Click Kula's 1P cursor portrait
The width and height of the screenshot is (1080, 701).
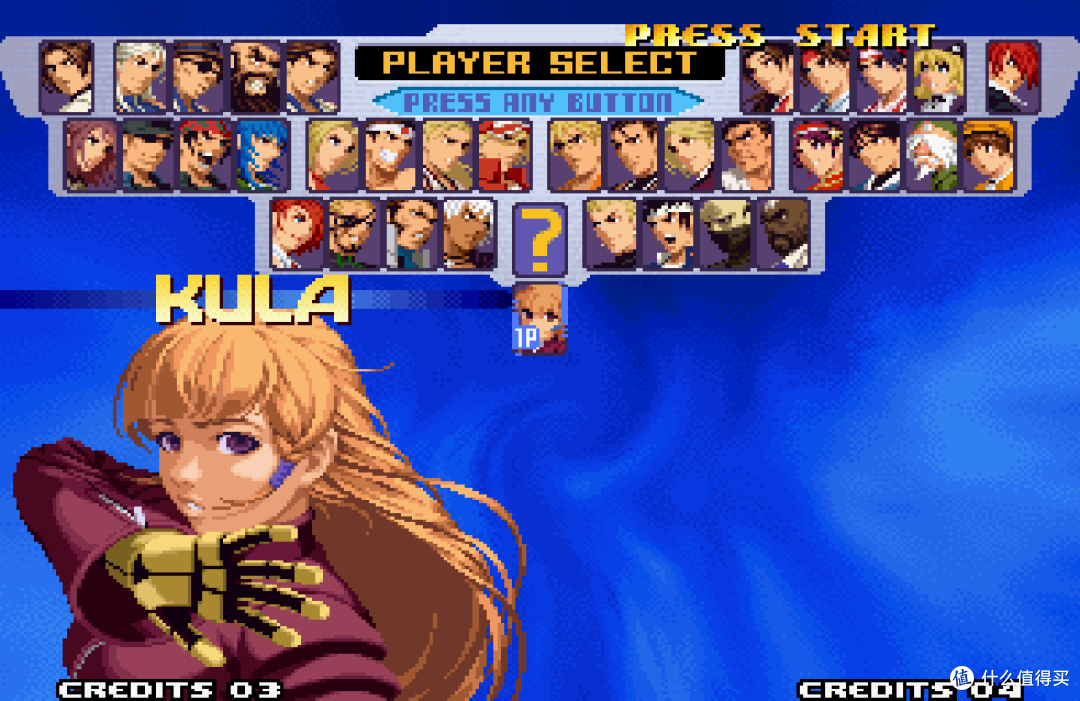click(x=540, y=318)
